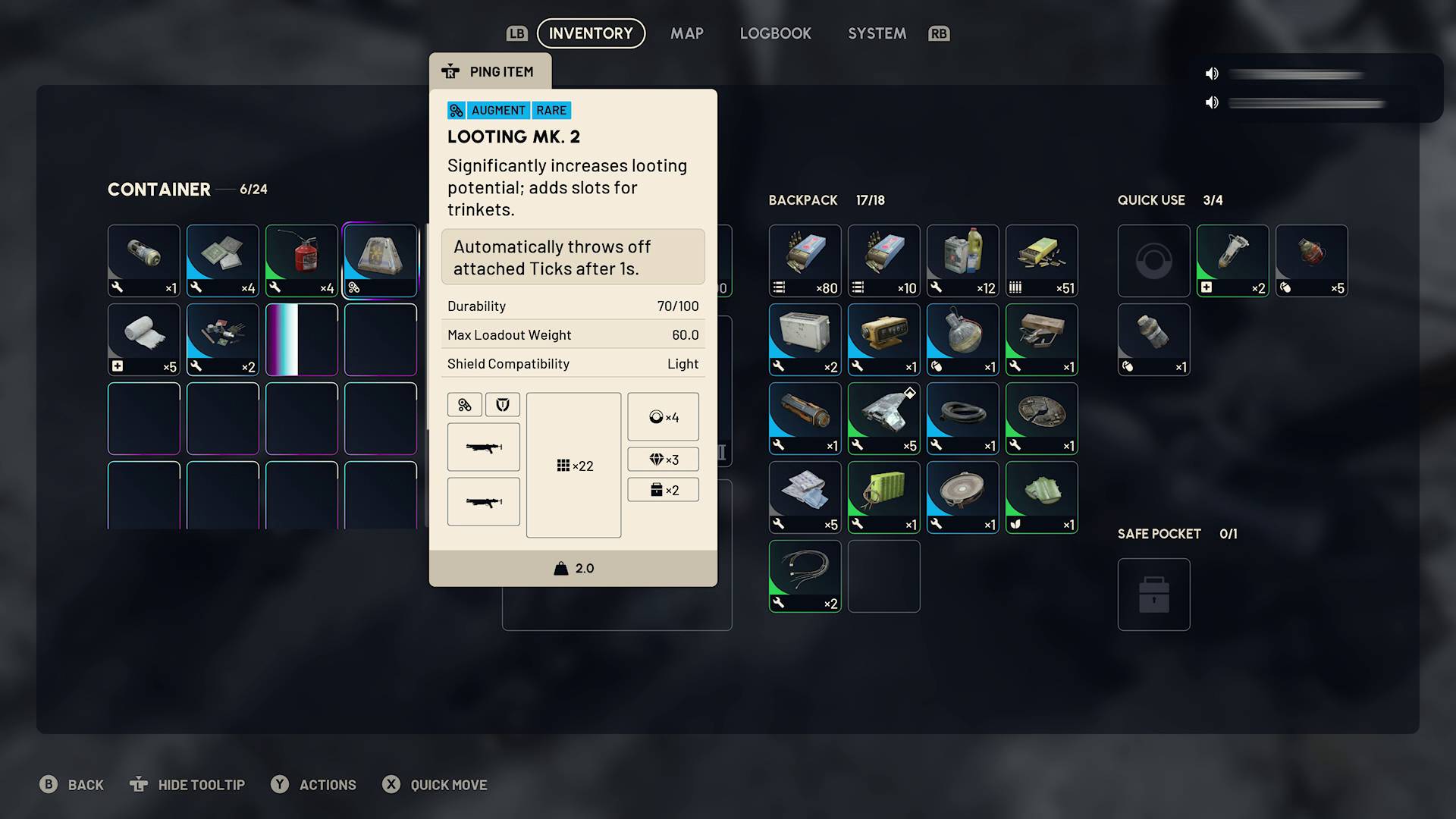This screenshot has height=819, width=1456.
Task: Select the chain-link augment slot icon in tooltip
Action: pos(465,404)
